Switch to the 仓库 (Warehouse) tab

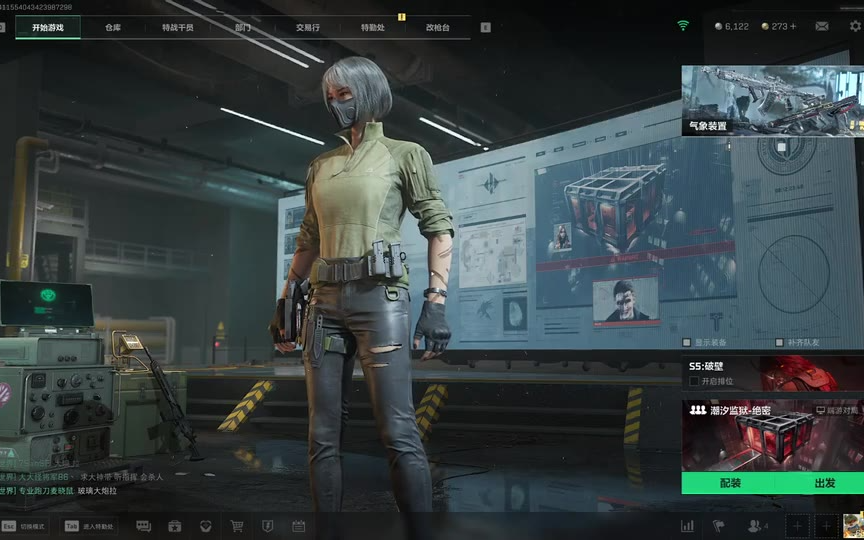click(x=113, y=28)
